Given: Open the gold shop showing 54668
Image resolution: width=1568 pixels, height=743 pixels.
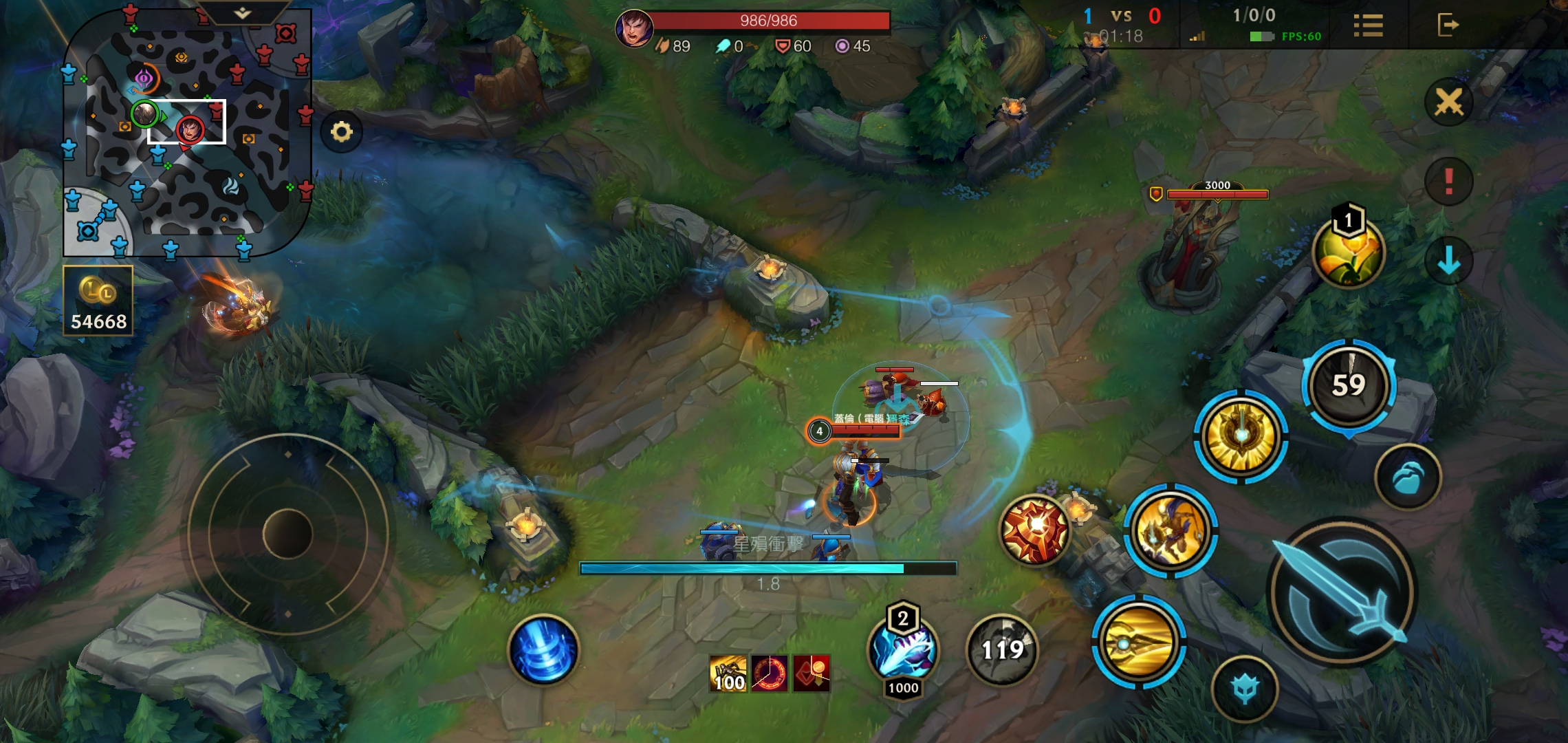Looking at the screenshot, I should pos(98,301).
